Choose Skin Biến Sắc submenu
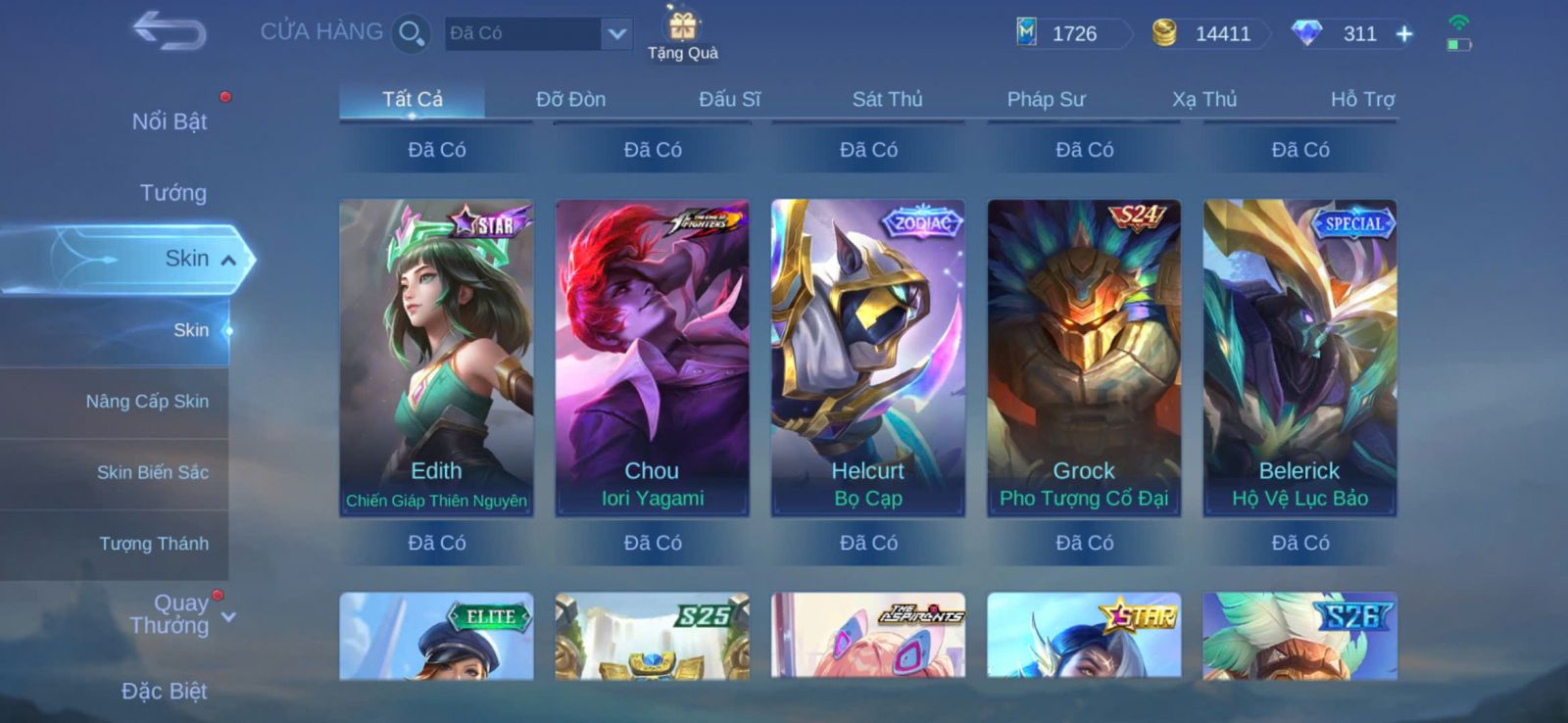 [152, 472]
